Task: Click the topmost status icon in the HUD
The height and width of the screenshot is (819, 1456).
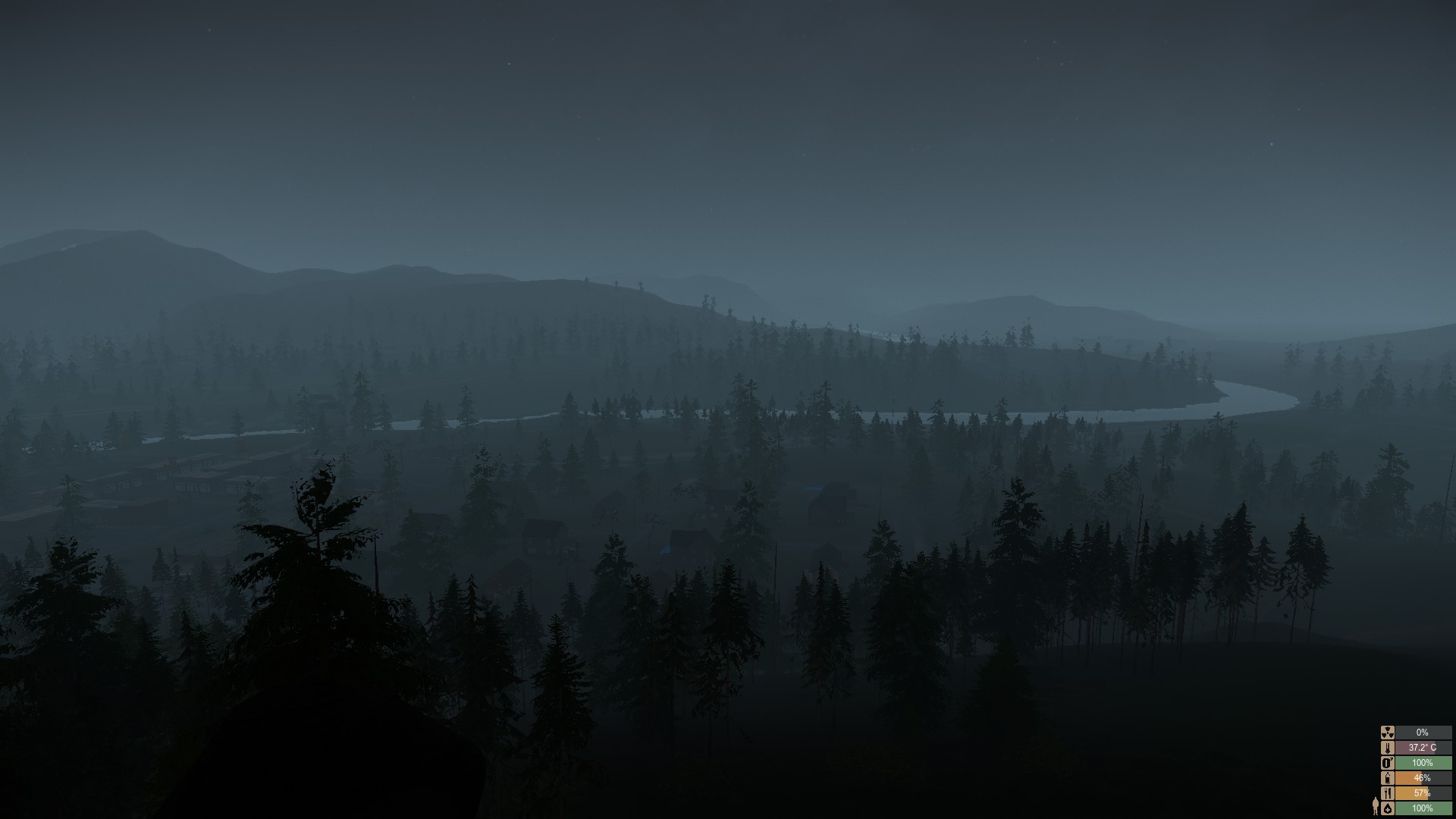Action: 1388,733
